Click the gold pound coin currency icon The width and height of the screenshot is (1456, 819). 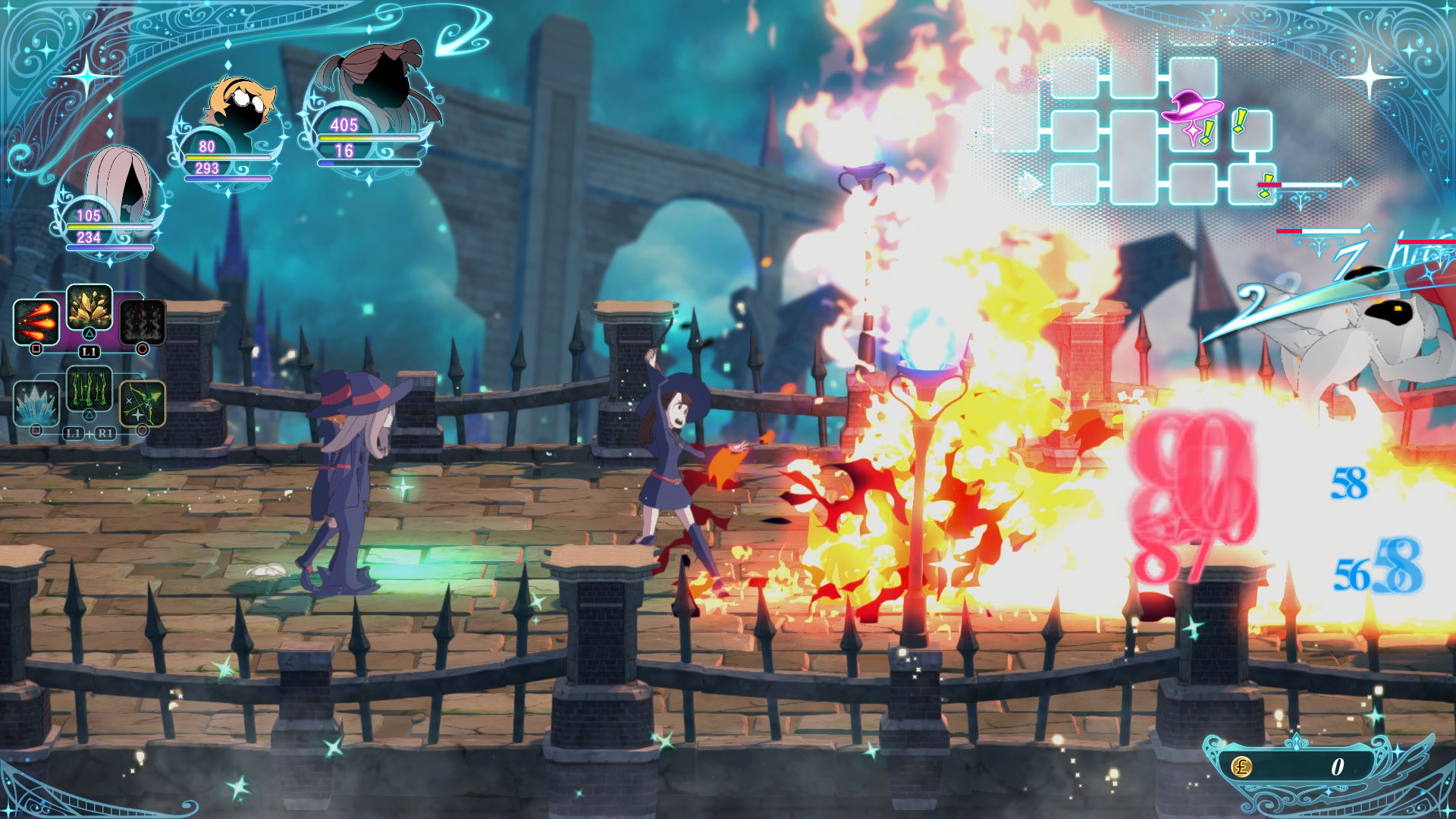point(1241,767)
